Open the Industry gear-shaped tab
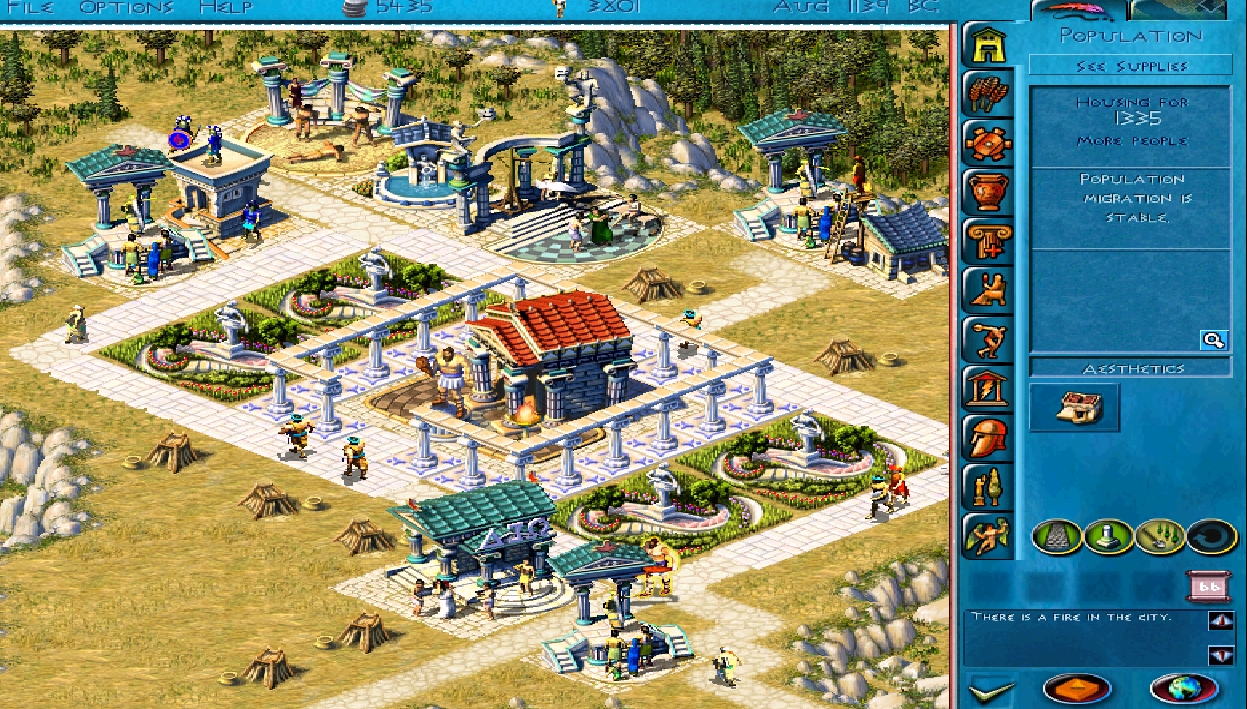The height and width of the screenshot is (709, 1247). point(988,142)
